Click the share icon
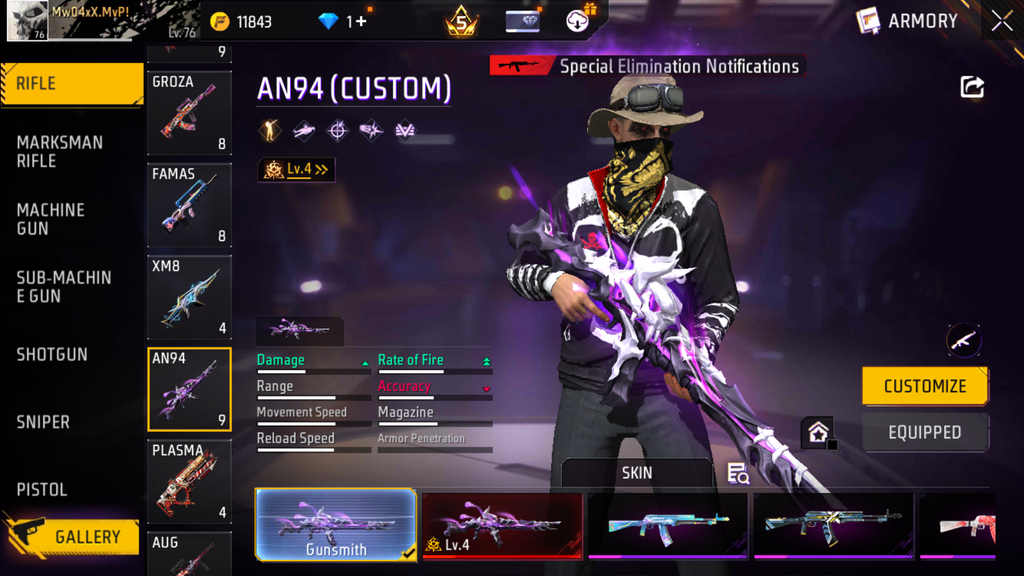The image size is (1024, 576). tap(972, 87)
